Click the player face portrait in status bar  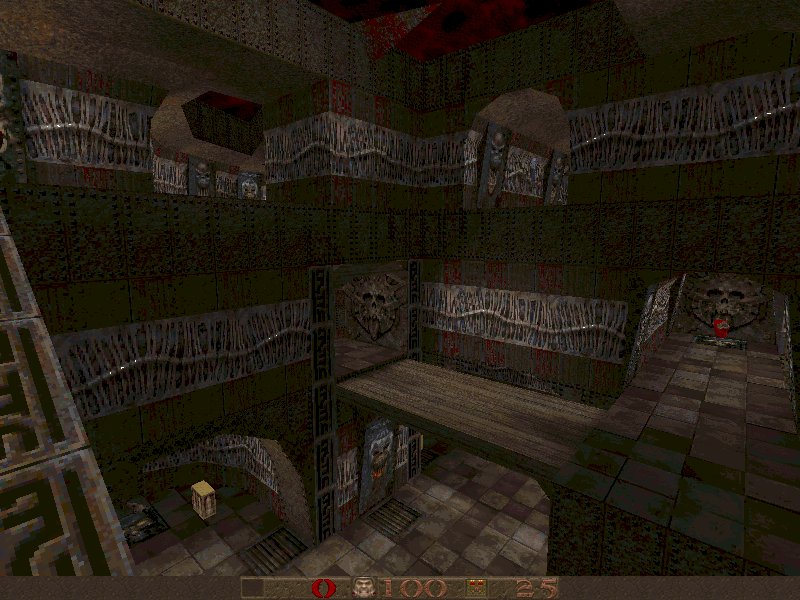click(364, 588)
